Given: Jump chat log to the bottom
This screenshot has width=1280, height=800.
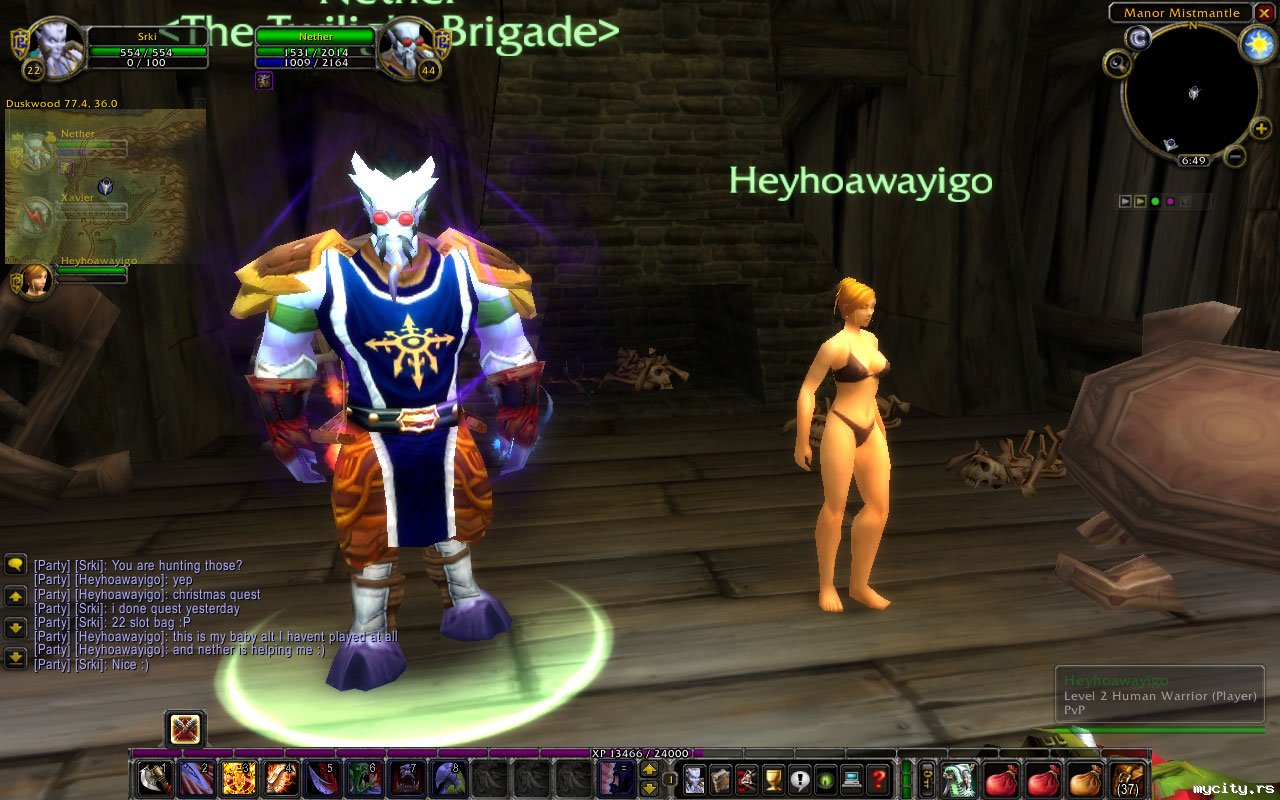Looking at the screenshot, I should tap(15, 658).
